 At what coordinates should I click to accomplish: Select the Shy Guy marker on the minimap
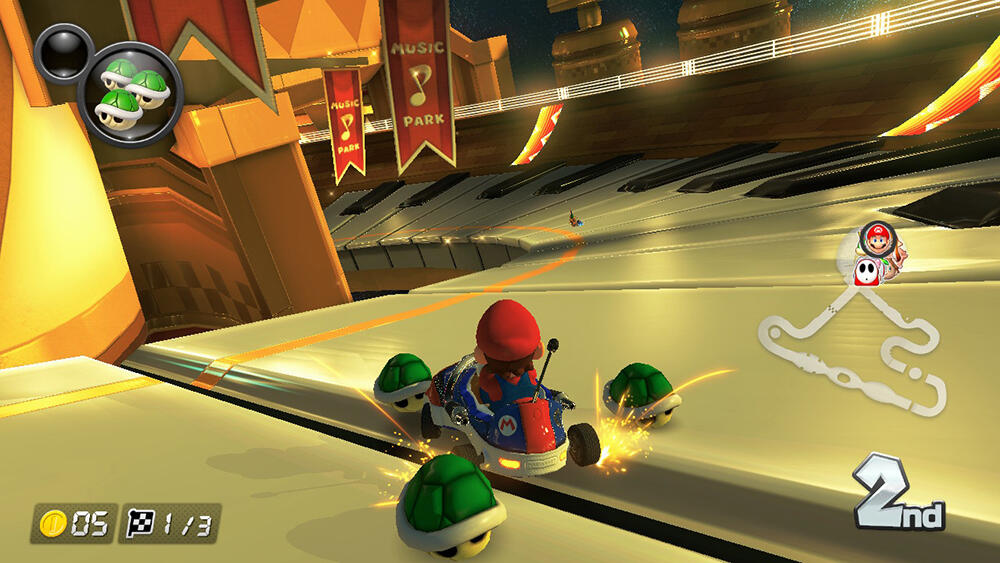(867, 270)
